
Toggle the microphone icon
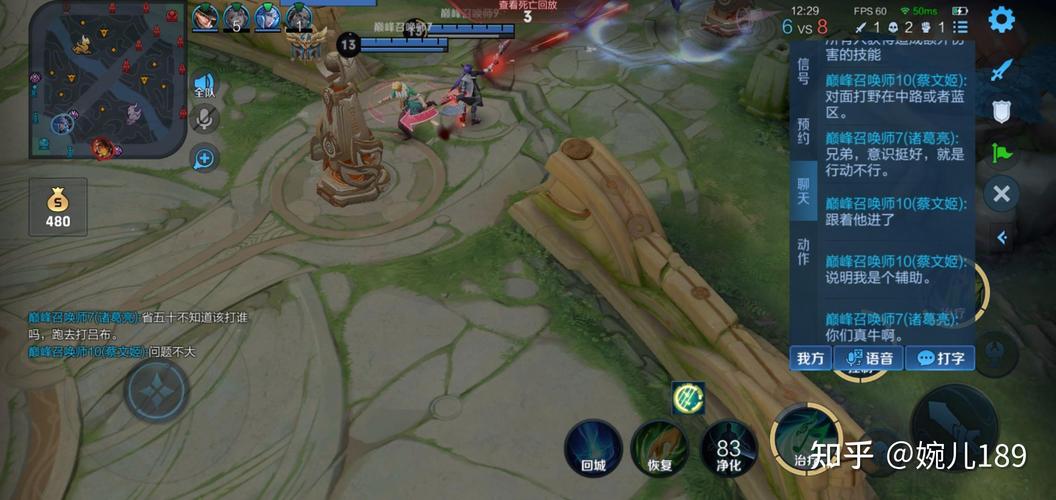pos(204,120)
